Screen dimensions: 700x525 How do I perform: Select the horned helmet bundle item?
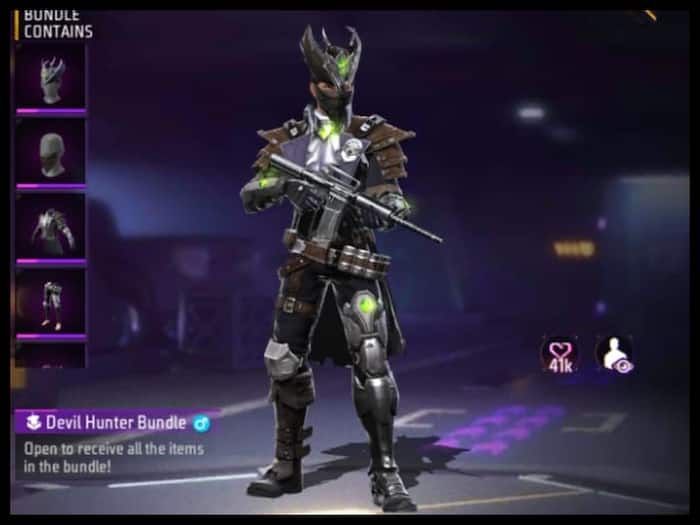pos(50,78)
